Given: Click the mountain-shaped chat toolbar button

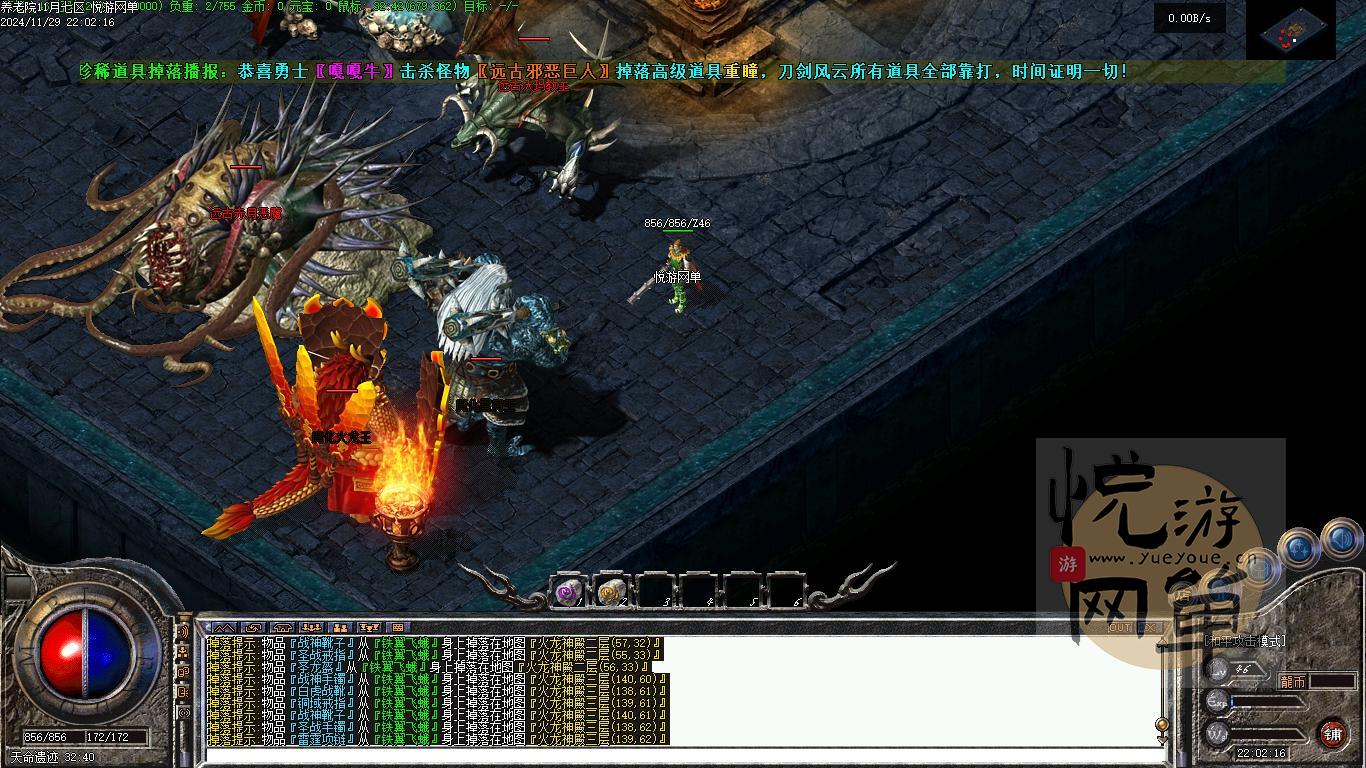Looking at the screenshot, I should (x=221, y=628).
